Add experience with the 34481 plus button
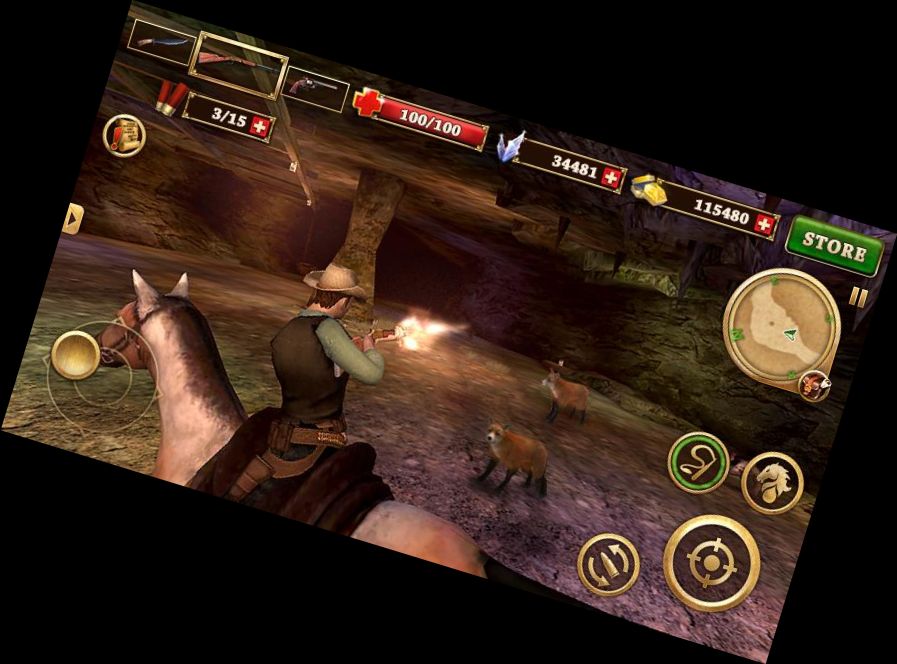This screenshot has width=897, height=664. [x=613, y=174]
